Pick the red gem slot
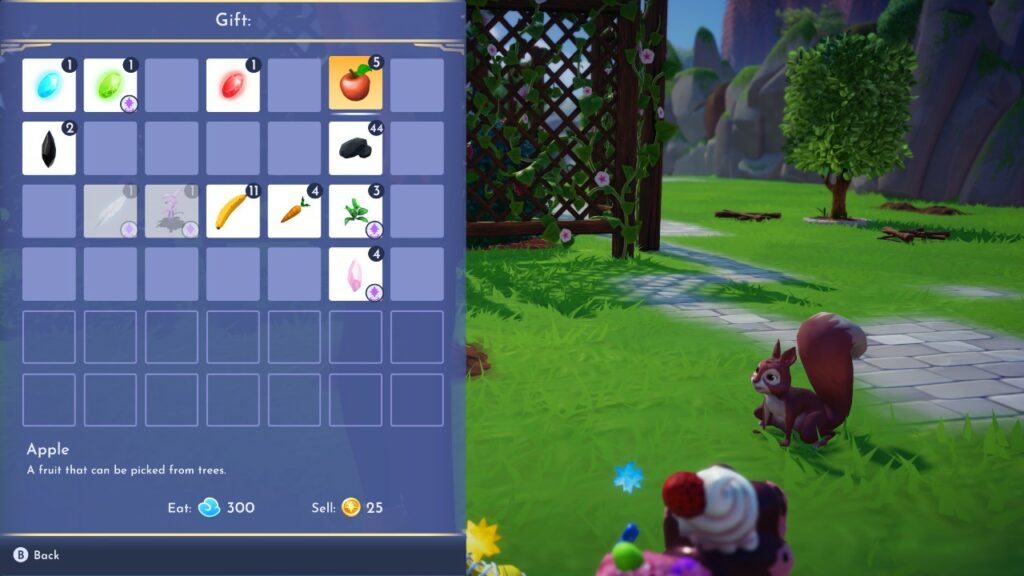The height and width of the screenshot is (576, 1024). click(233, 85)
